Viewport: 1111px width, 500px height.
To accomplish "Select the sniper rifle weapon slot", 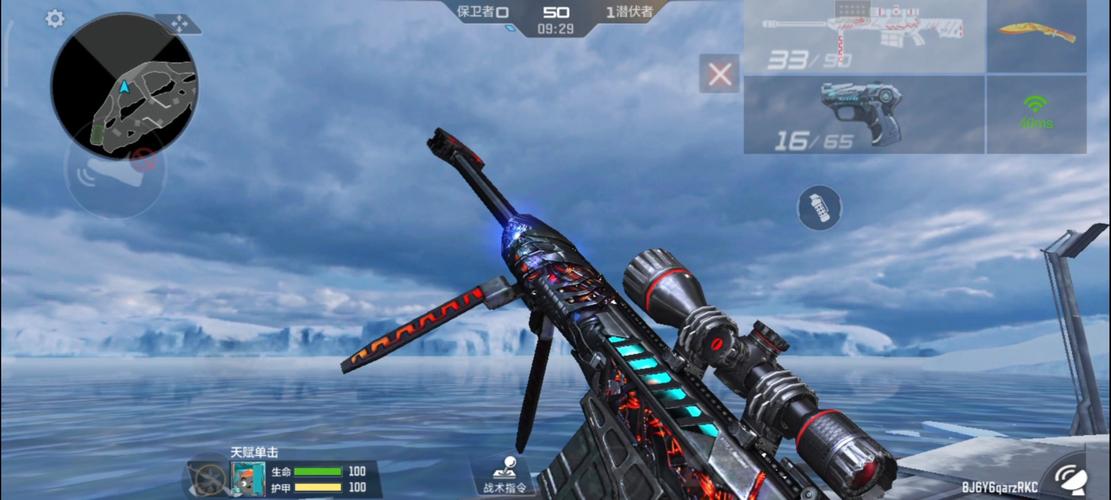I will [864, 37].
